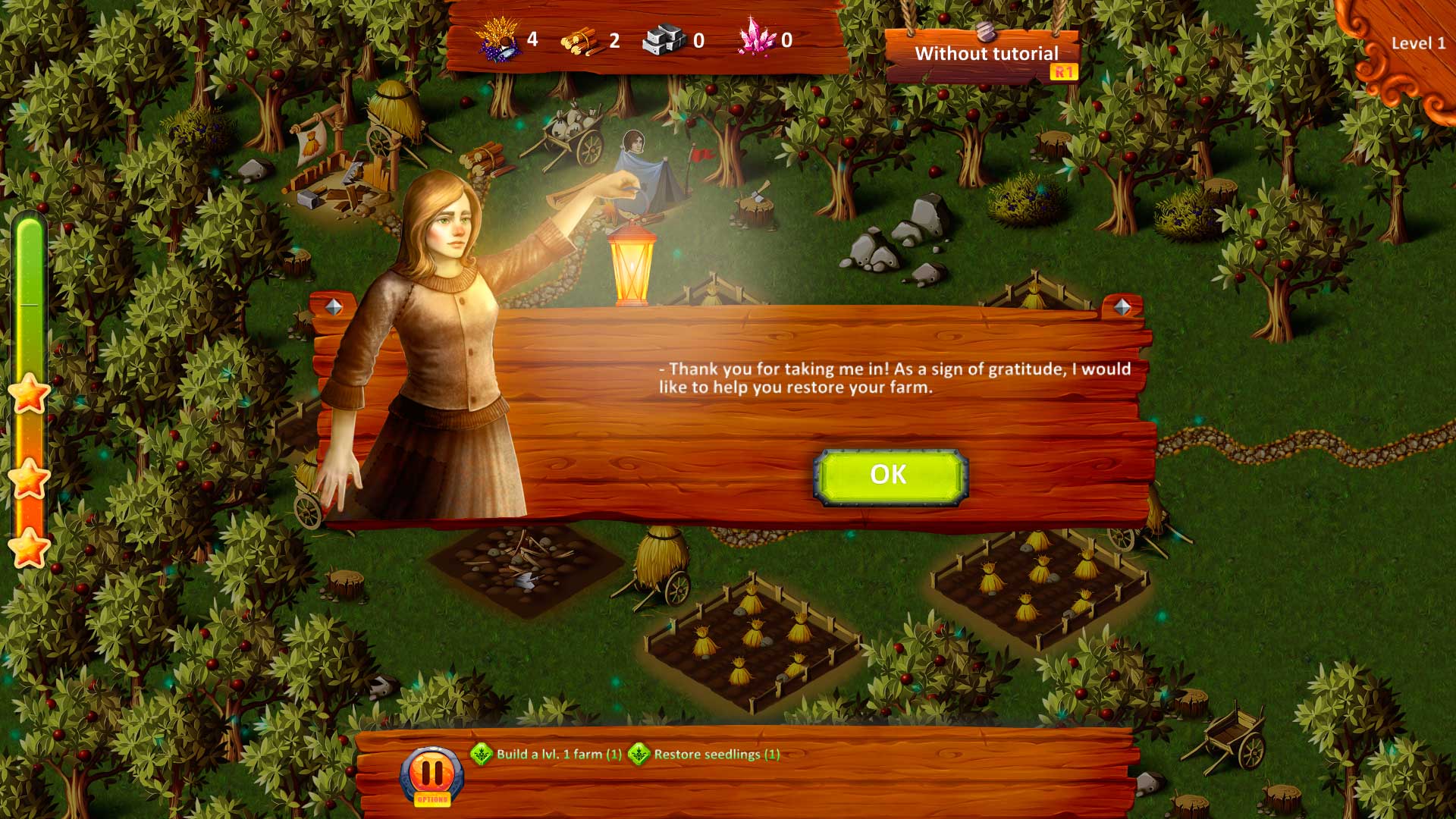The width and height of the screenshot is (1456, 819).
Task: Select the stone resource icon
Action: pos(661,39)
